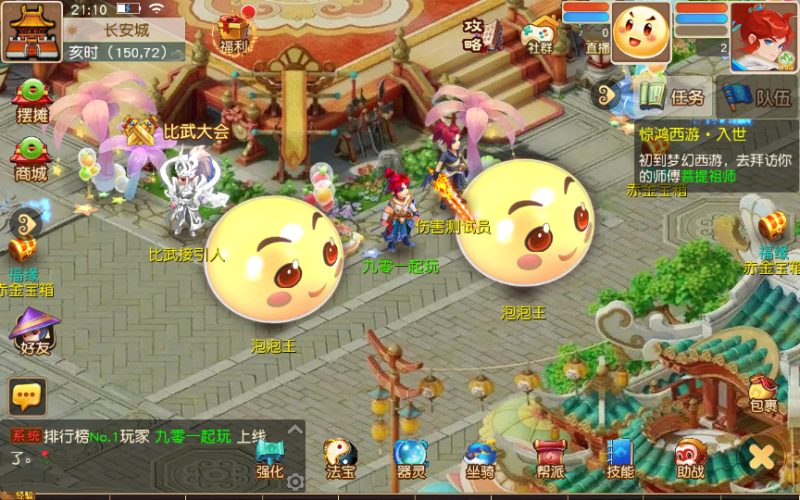The image size is (800, 500).
Task: Open the 帮派 guild menu
Action: (x=549, y=459)
